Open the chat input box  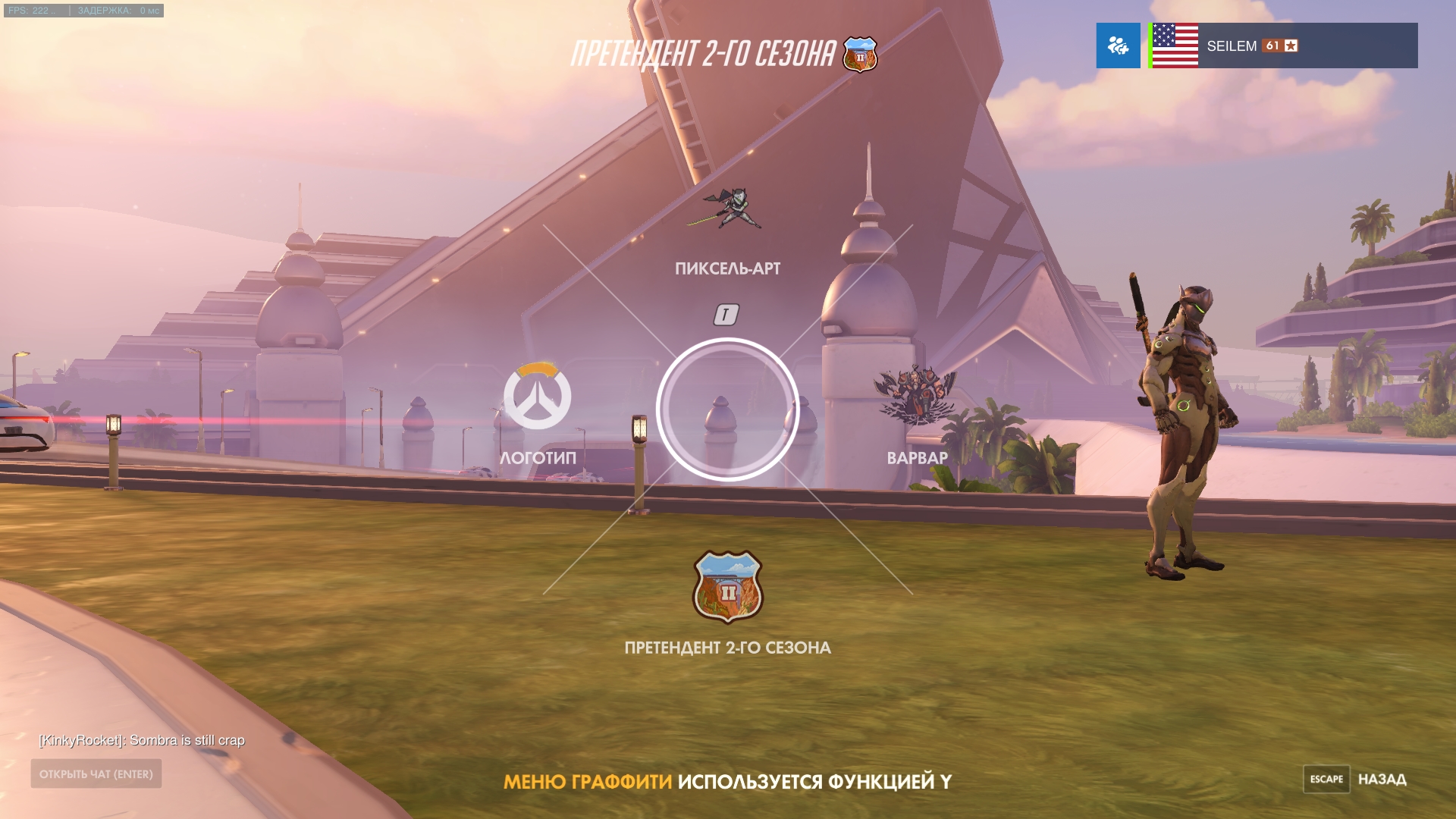pyautogui.click(x=96, y=773)
